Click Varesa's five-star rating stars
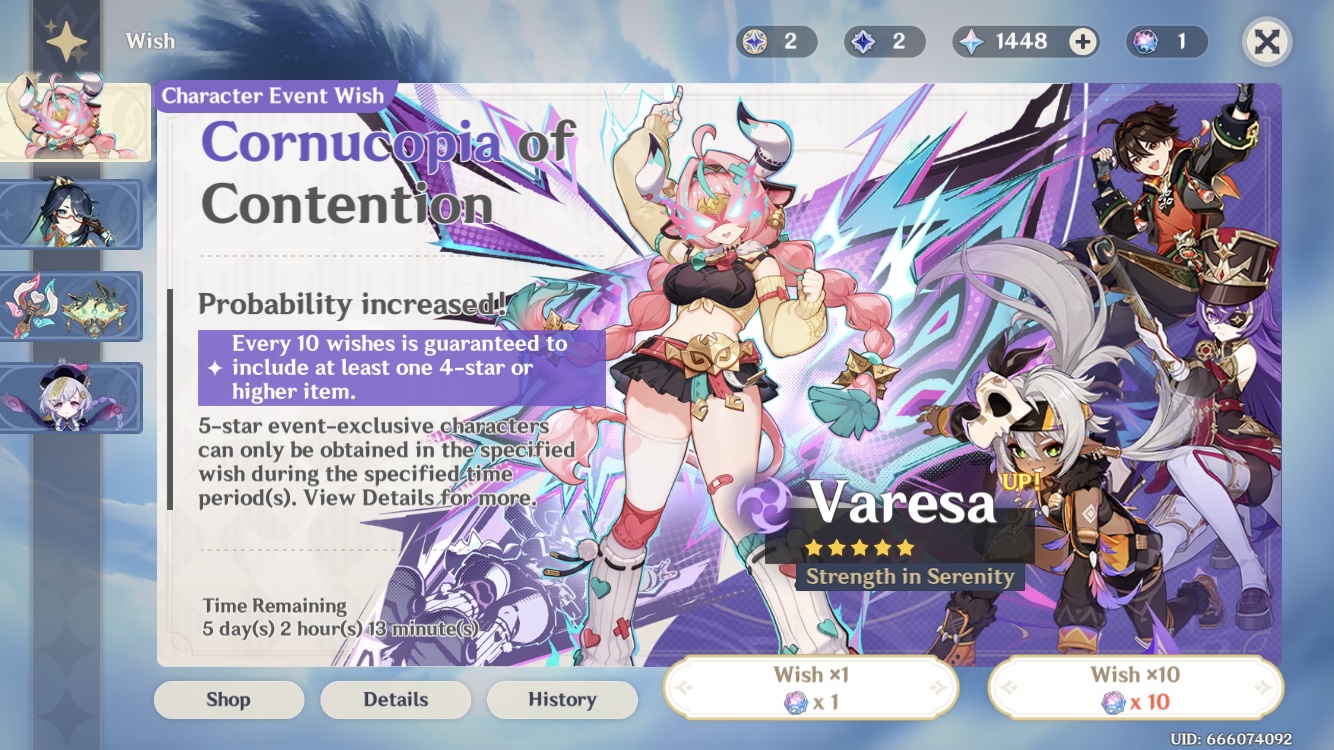Screen dimensions: 1334x750 (x=858, y=548)
